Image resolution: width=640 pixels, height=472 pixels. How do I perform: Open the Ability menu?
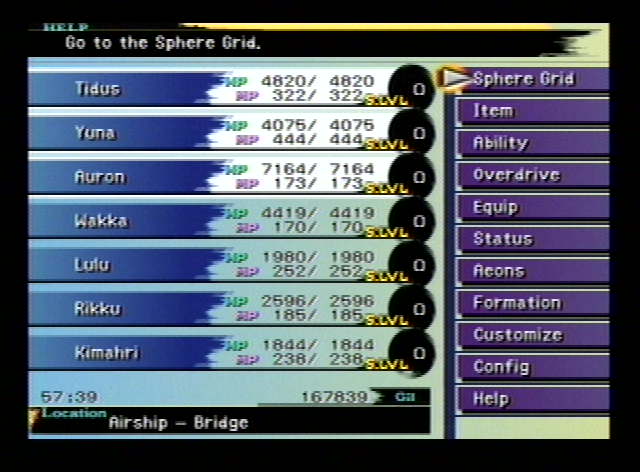pyautogui.click(x=530, y=143)
